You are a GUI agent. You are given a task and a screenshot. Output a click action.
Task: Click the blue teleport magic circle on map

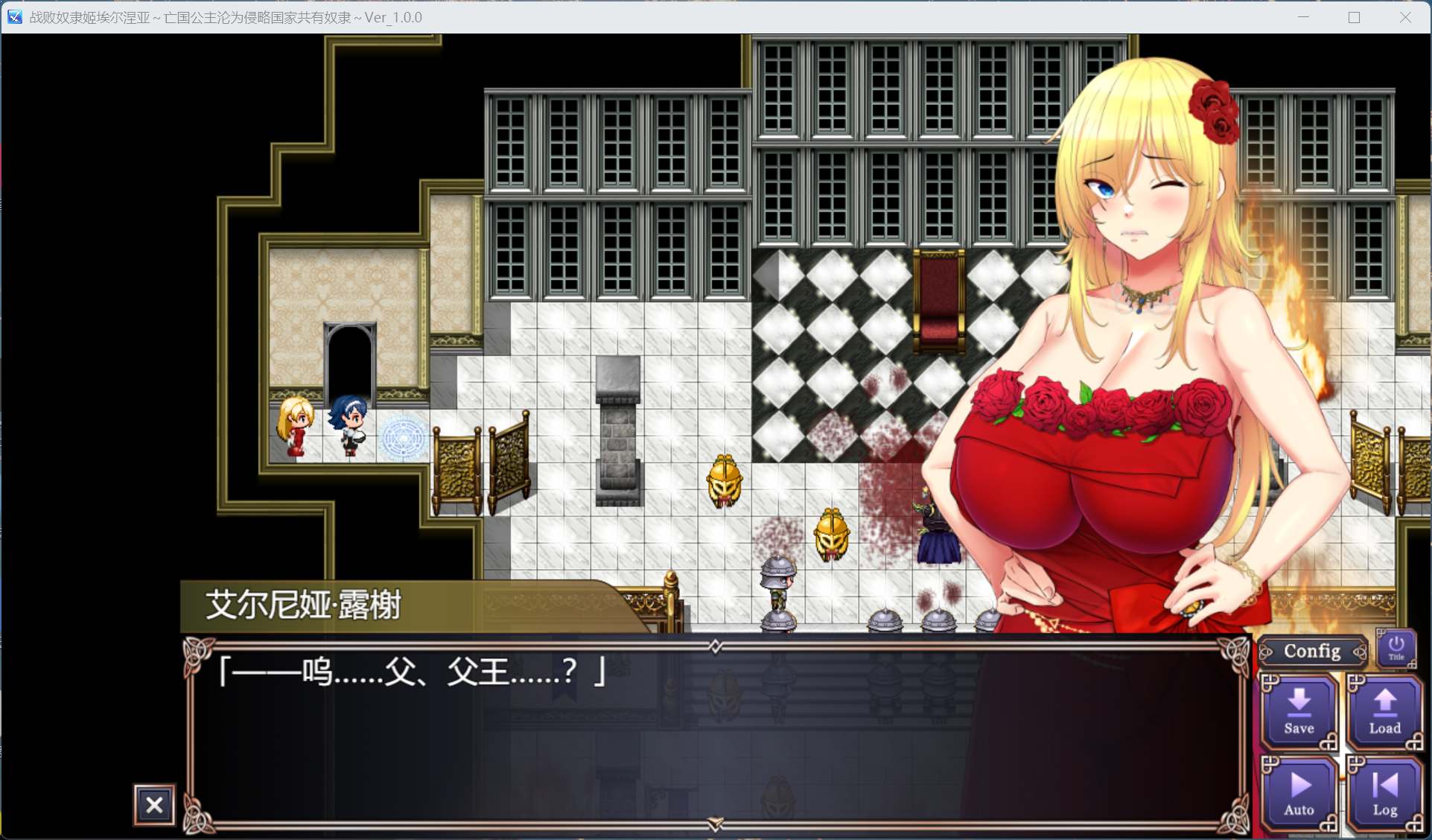[404, 437]
